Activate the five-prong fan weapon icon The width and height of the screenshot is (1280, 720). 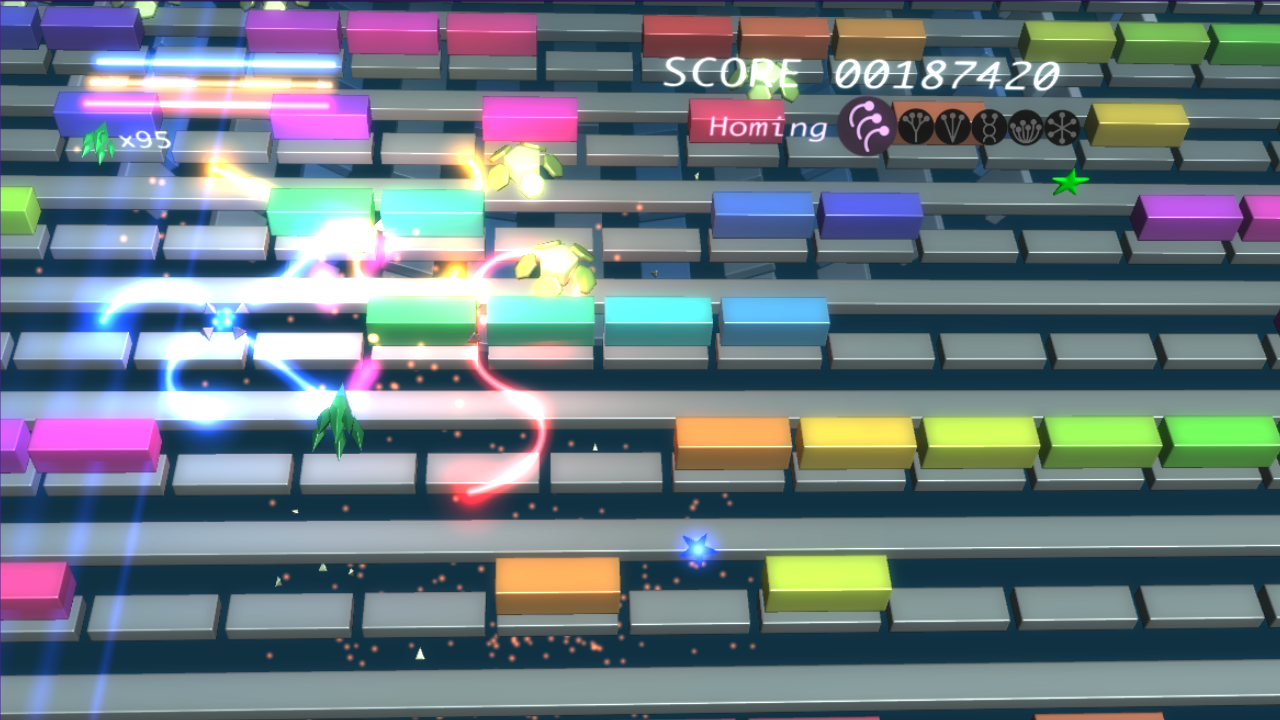tap(1026, 127)
